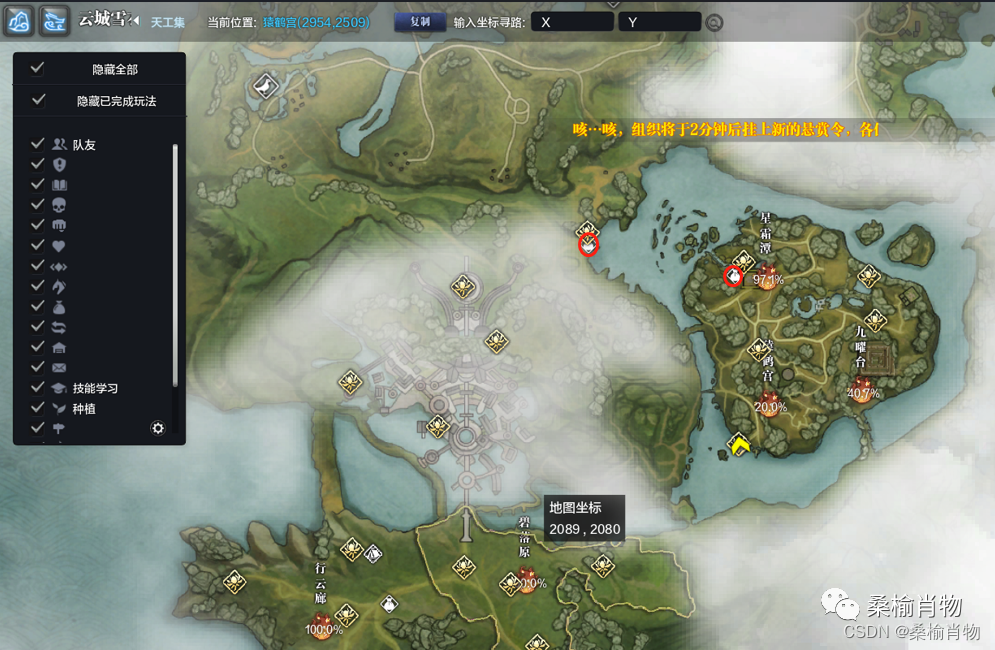Image resolution: width=995 pixels, height=650 pixels.
Task: Toggle the skull marker filter checkbox
Action: 38,204
